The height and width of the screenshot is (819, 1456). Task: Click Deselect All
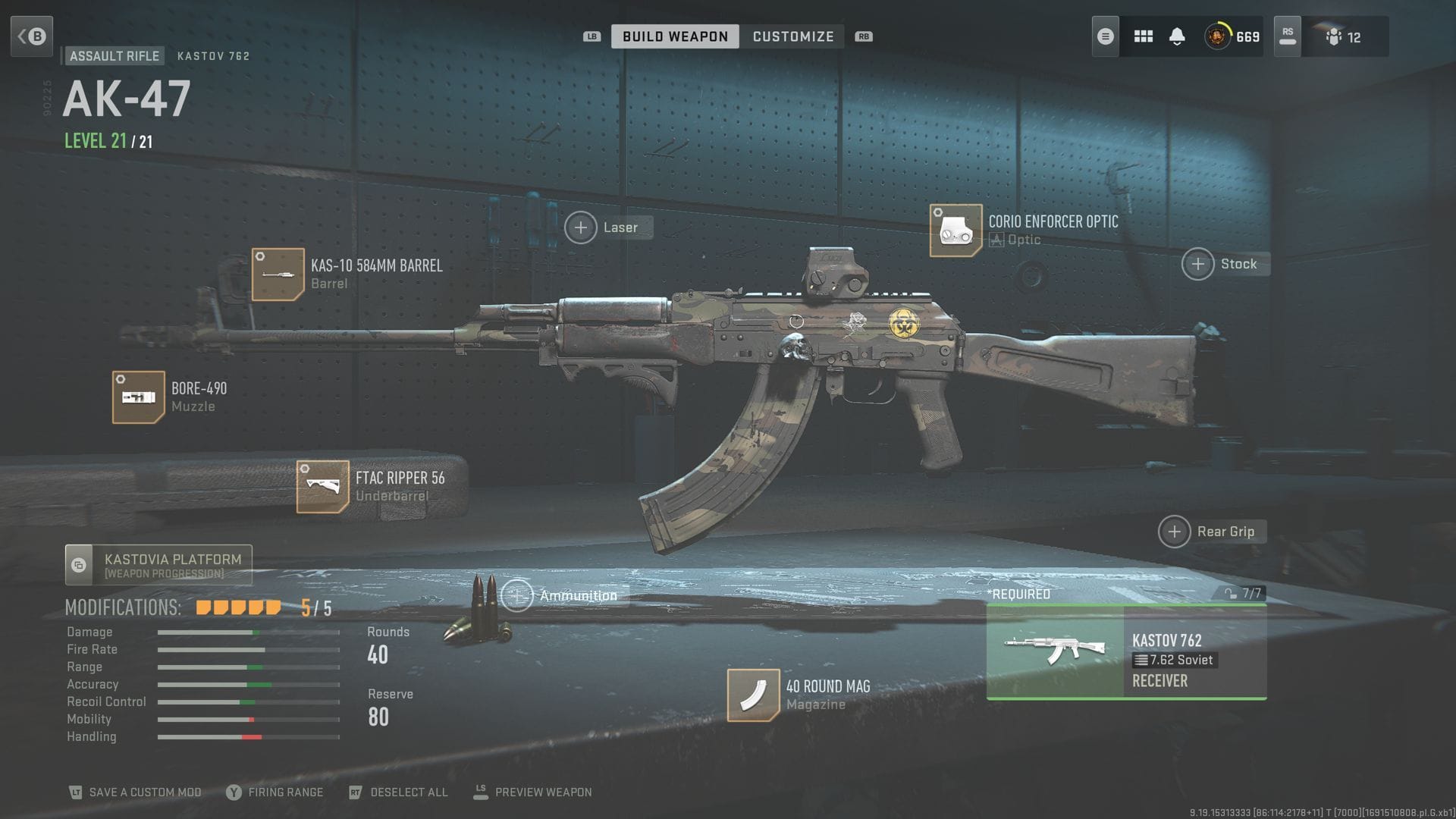tap(407, 792)
